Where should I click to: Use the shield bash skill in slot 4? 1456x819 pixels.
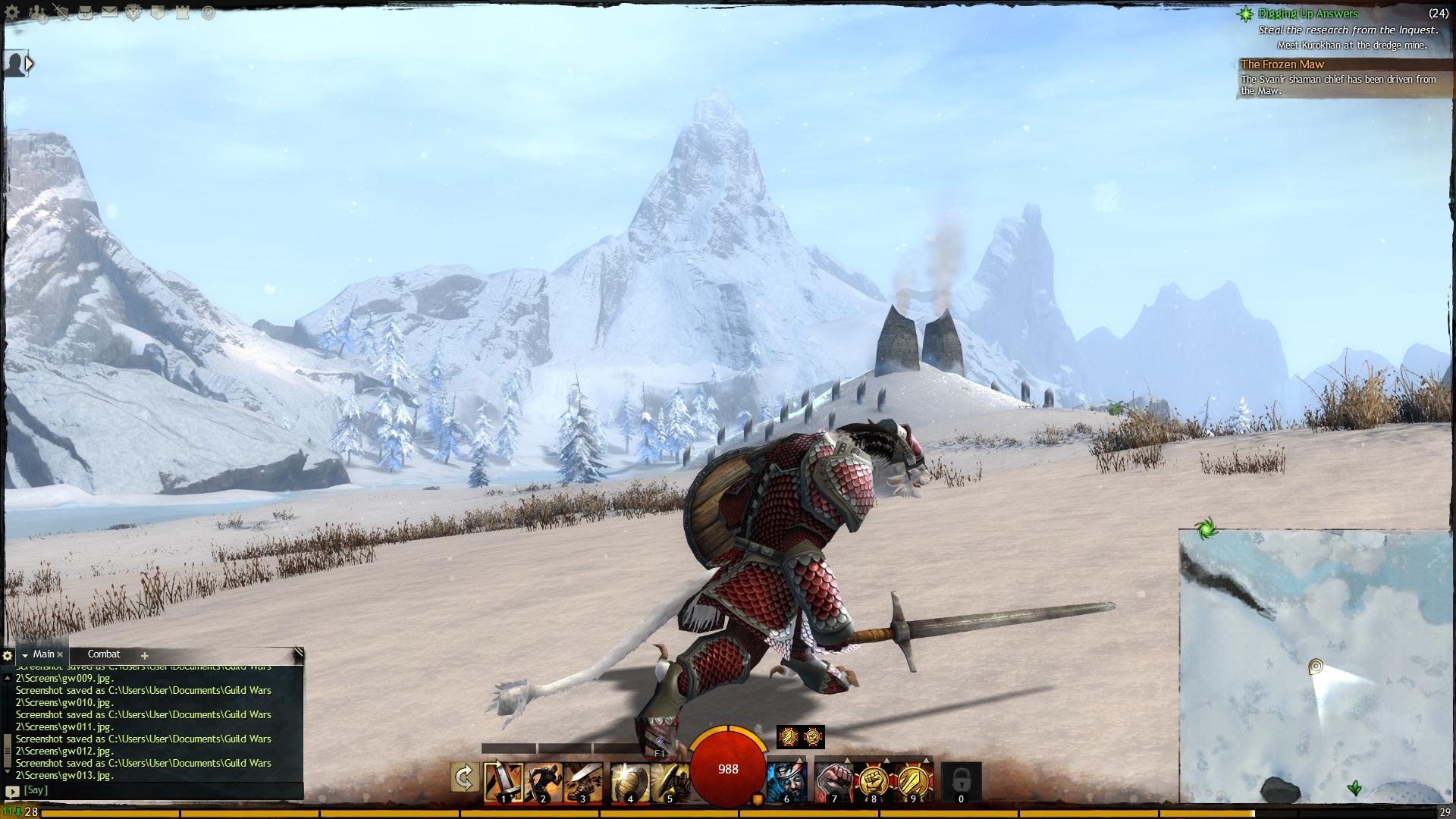pos(629,781)
